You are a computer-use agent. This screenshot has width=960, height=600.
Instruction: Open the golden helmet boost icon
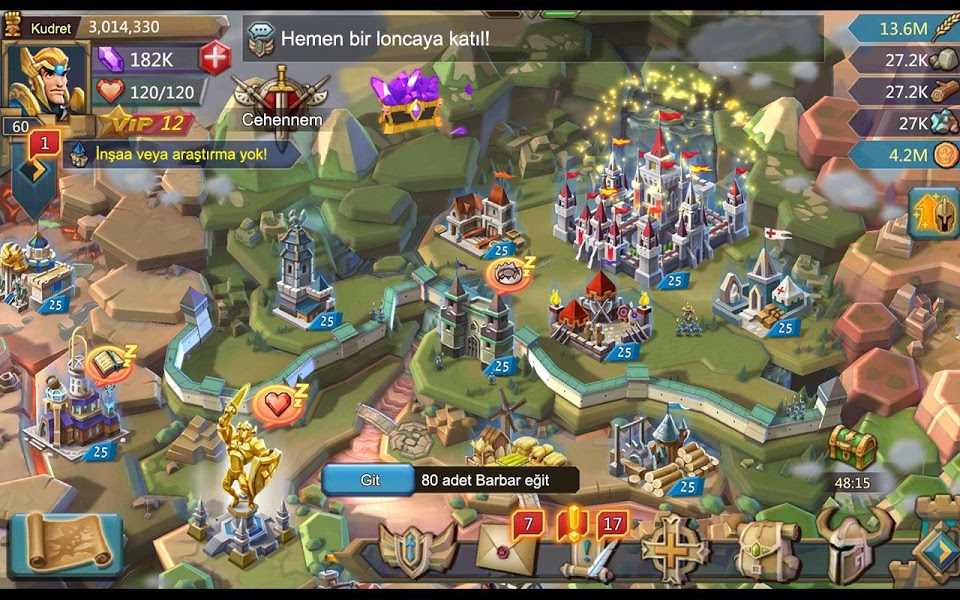(x=934, y=213)
